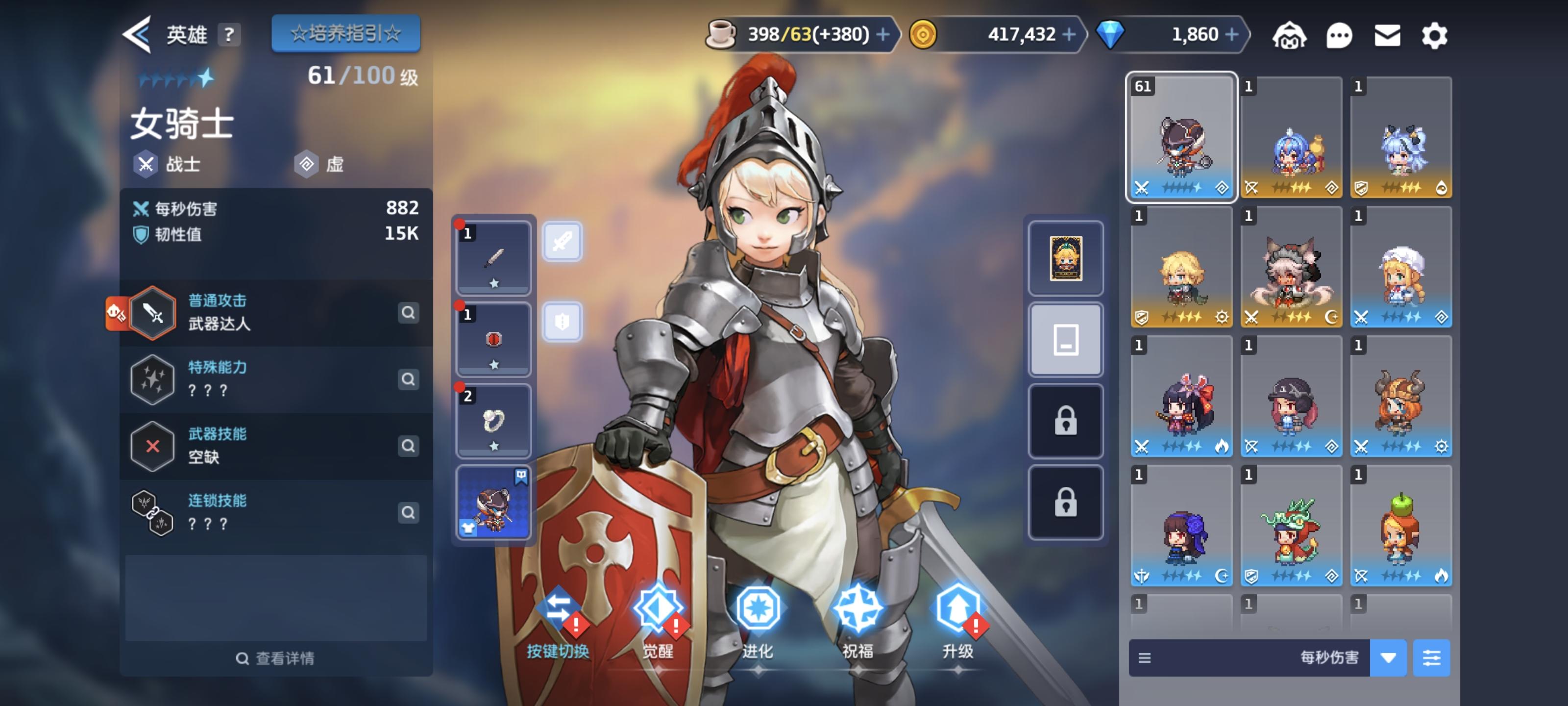This screenshot has width=1568, height=706.
Task: Open the 每秒伤害 sort dropdown
Action: click(x=1390, y=658)
